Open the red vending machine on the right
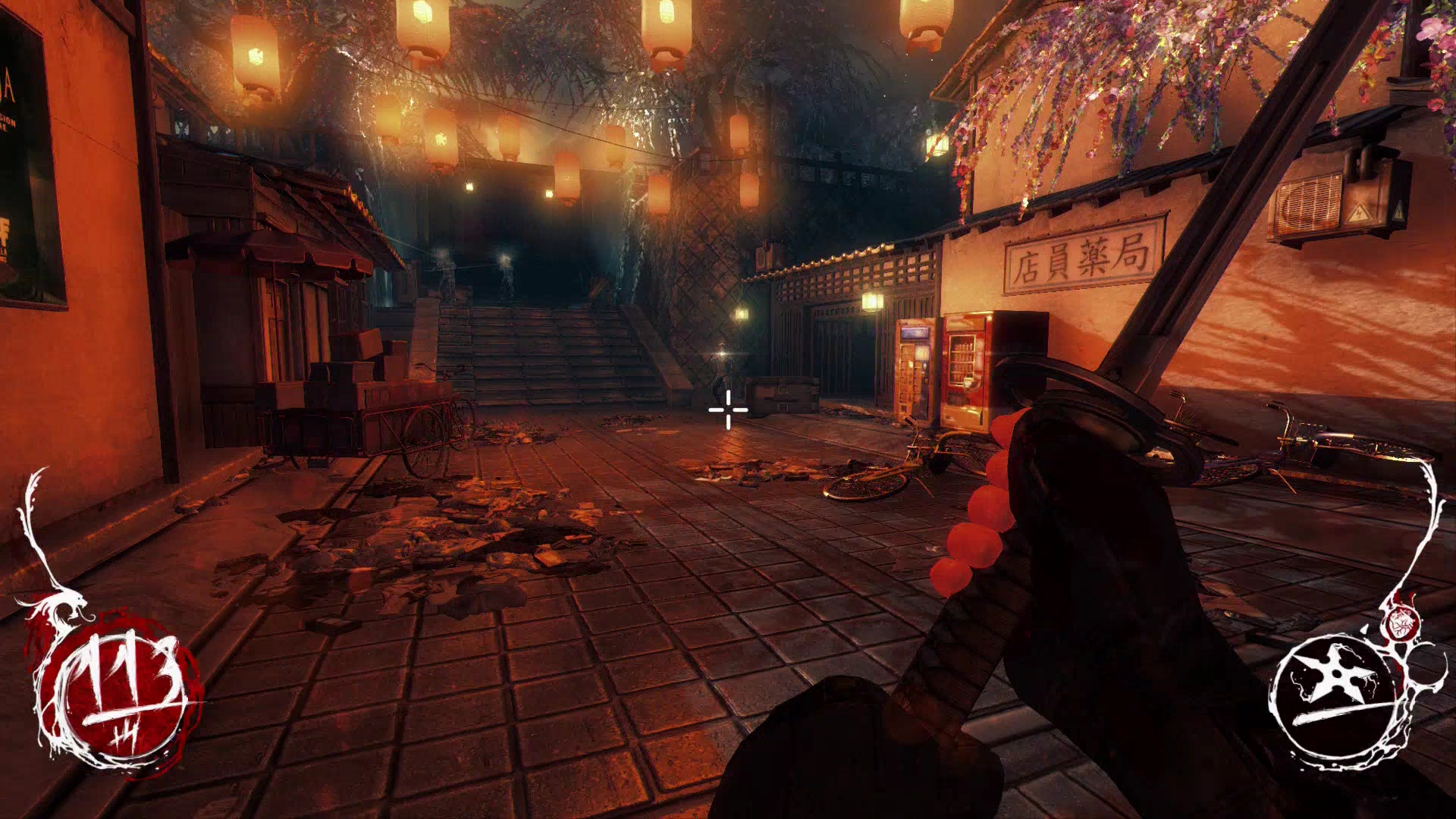The width and height of the screenshot is (1456, 819). pos(965,372)
